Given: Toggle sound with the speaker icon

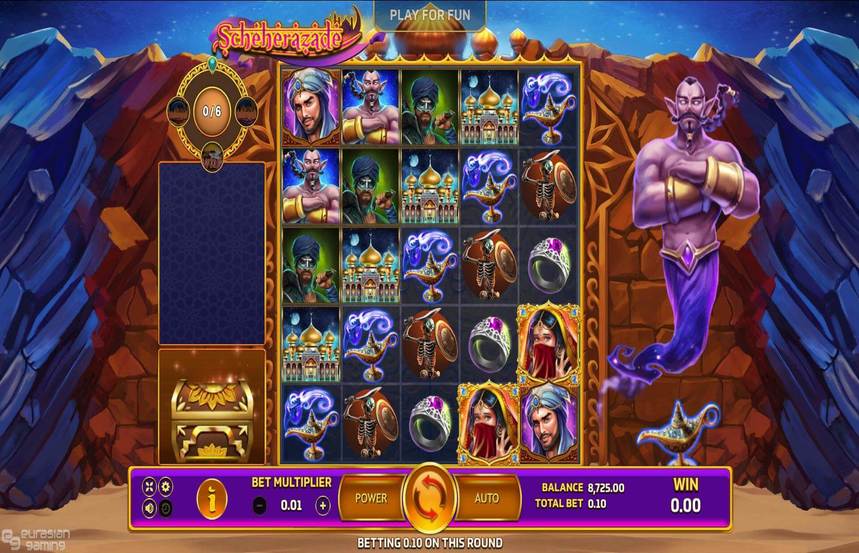Looking at the screenshot, I should click(149, 507).
